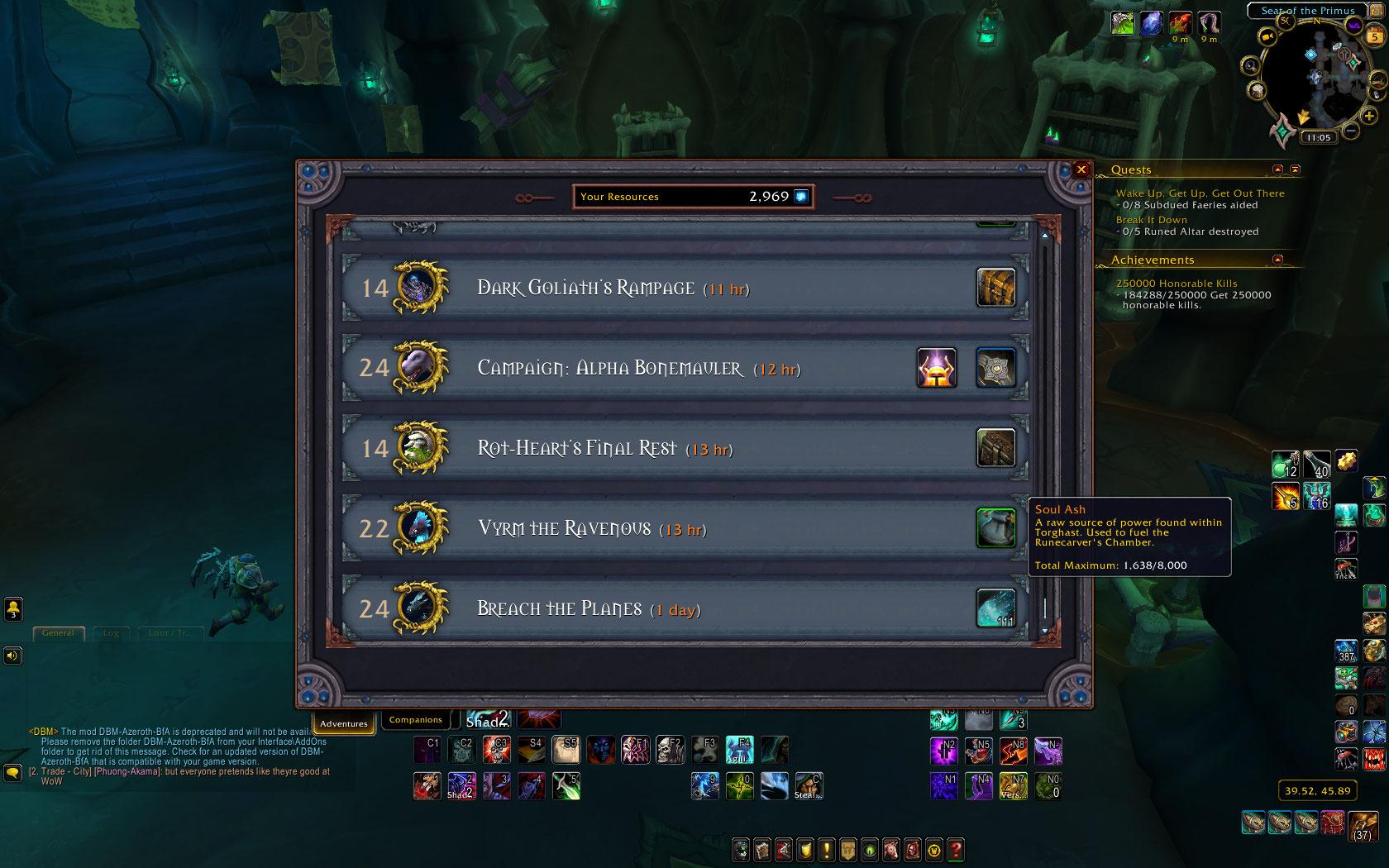Switch to the General chat tab
1389x868 pixels.
(x=58, y=633)
